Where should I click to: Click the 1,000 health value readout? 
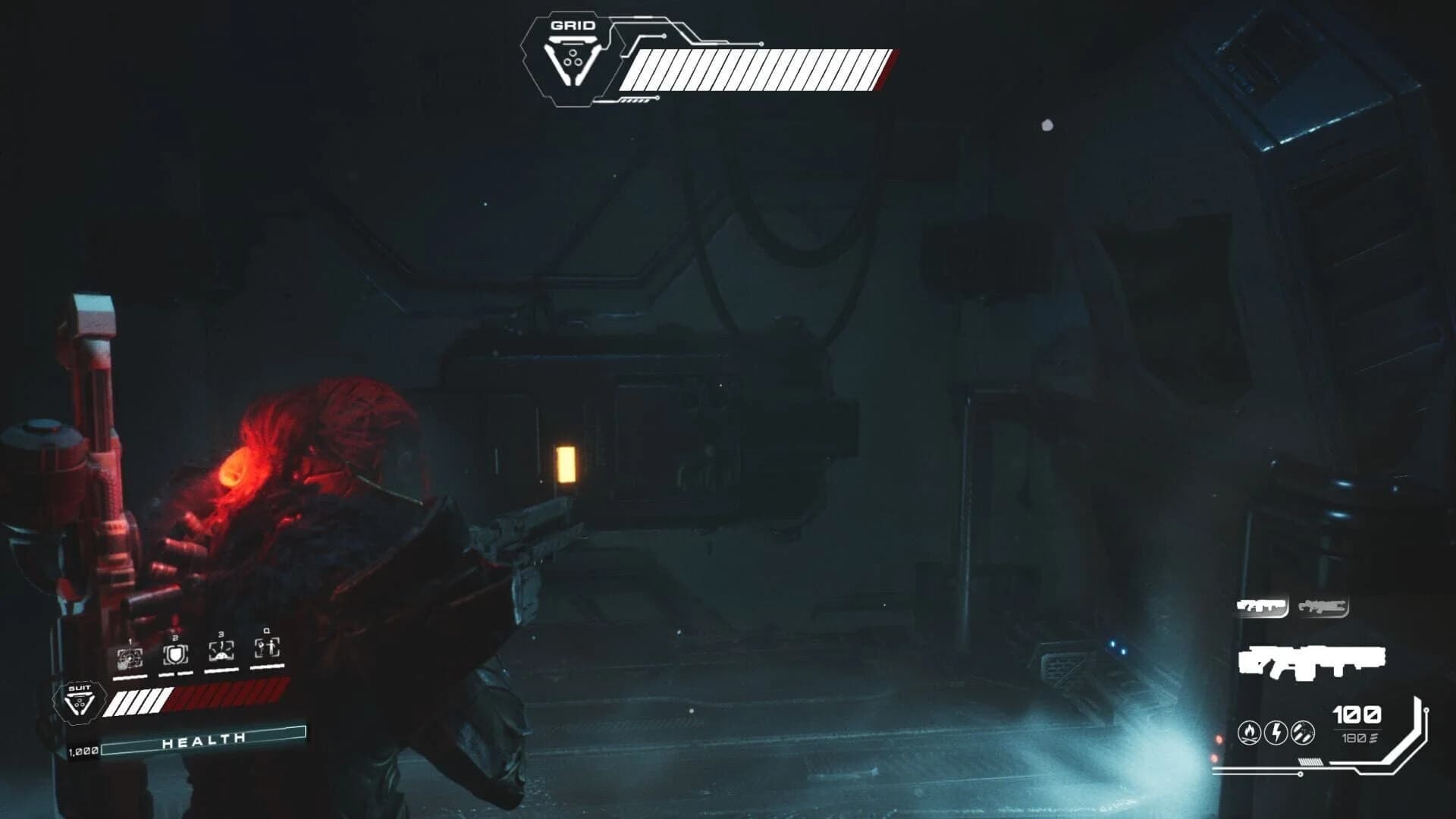tap(83, 751)
